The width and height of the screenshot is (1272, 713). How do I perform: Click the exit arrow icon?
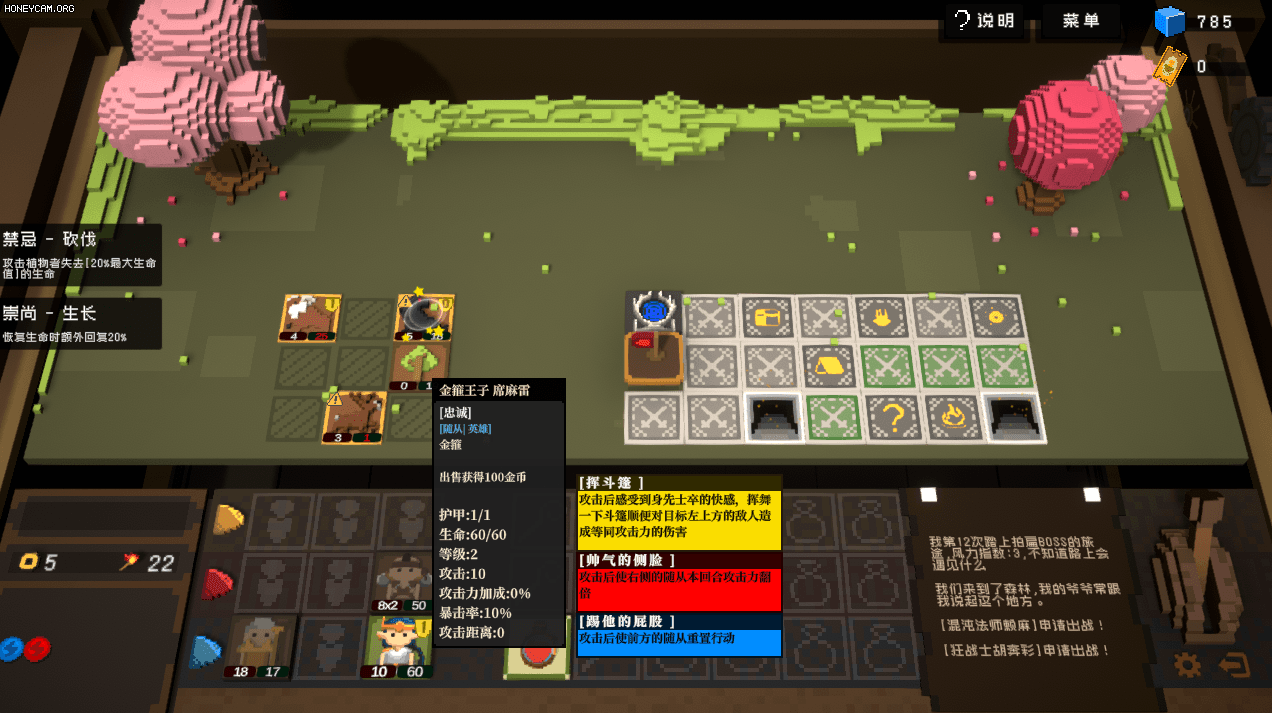pyautogui.click(x=1234, y=665)
